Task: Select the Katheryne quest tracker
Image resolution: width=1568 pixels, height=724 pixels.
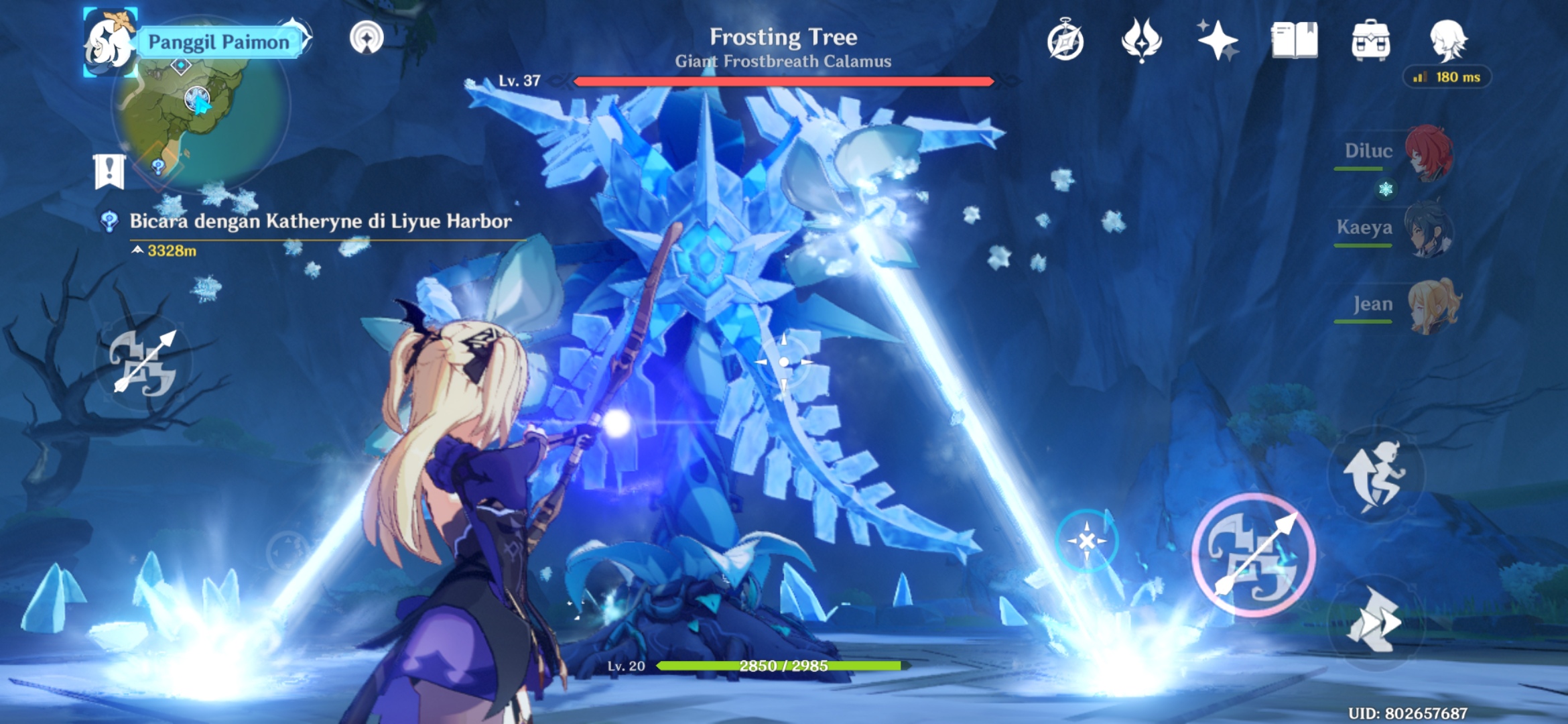Action: [320, 221]
